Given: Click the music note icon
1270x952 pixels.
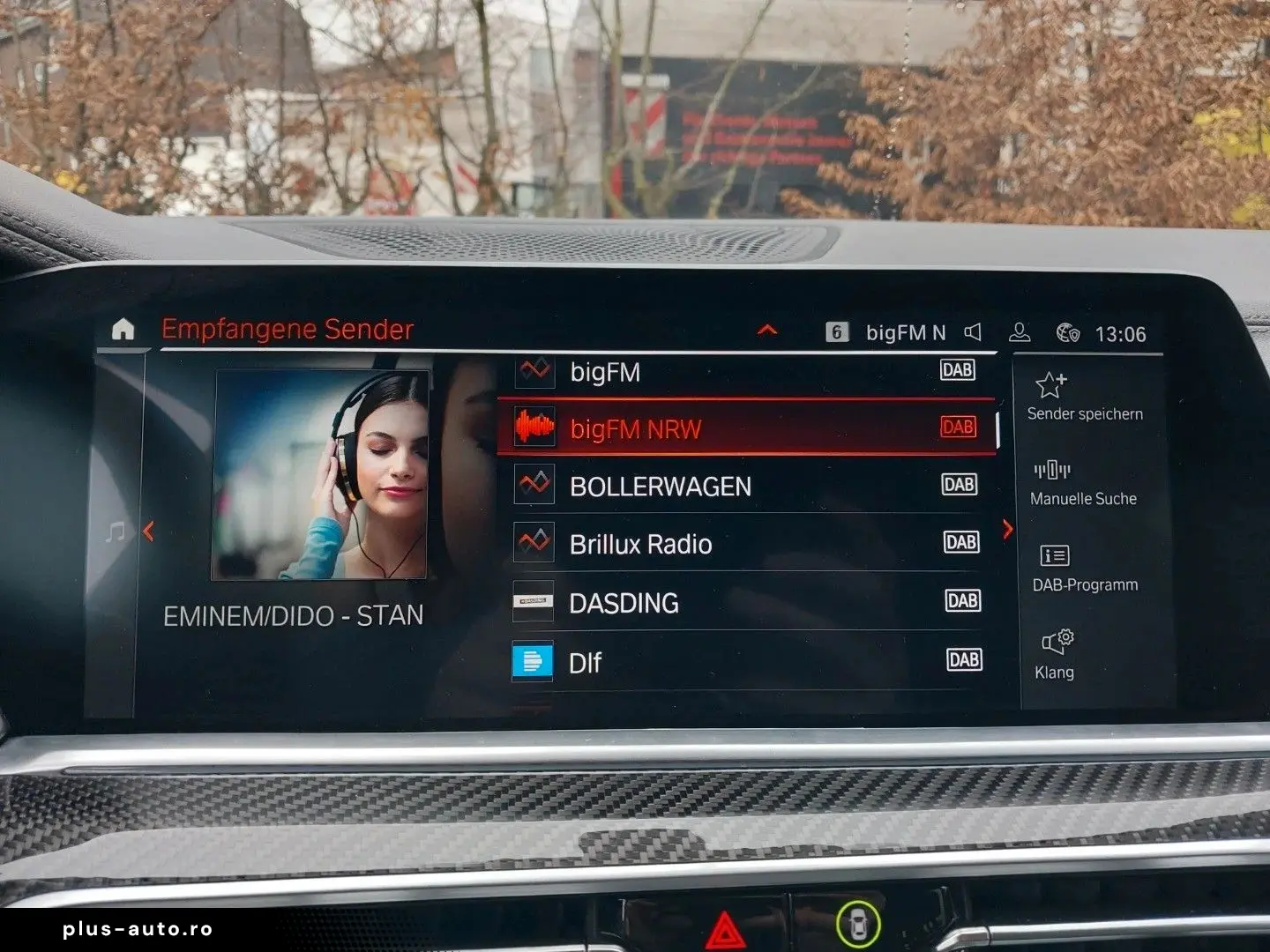Looking at the screenshot, I should click(116, 532).
